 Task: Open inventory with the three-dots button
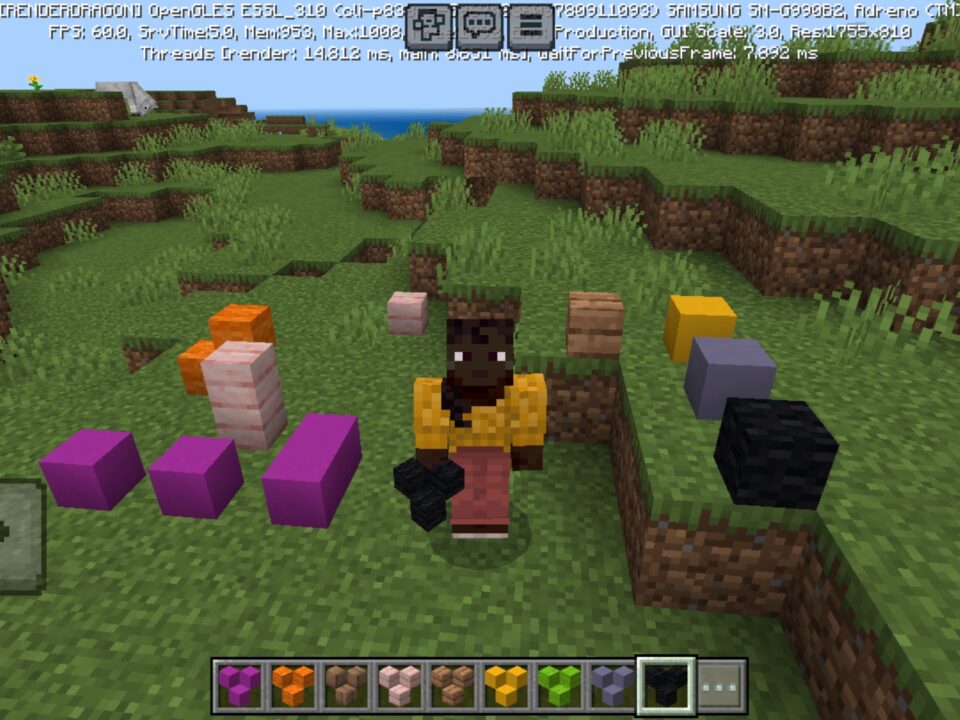[720, 686]
